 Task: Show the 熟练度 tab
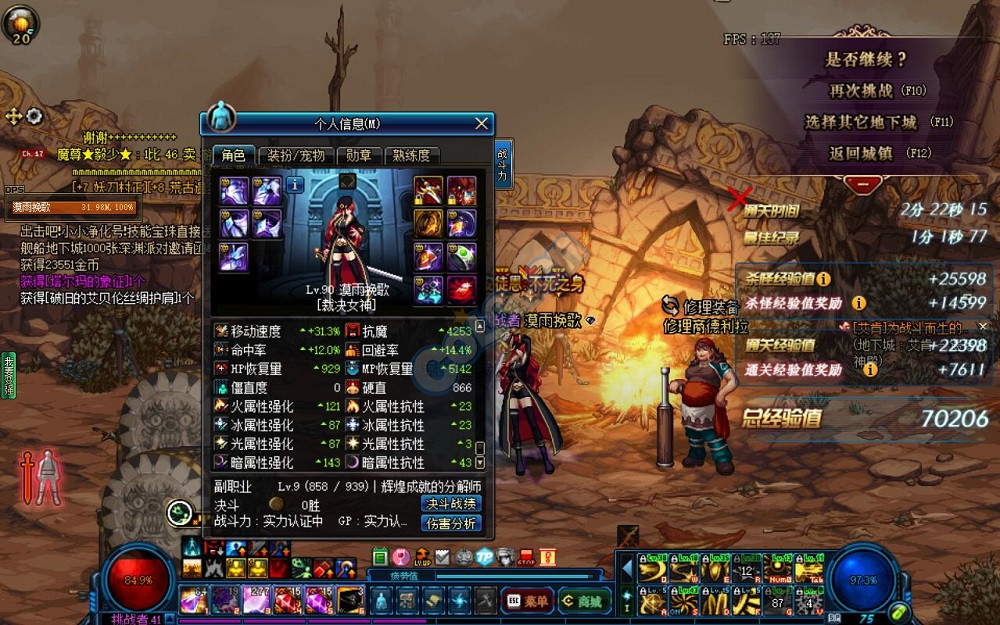coord(411,155)
